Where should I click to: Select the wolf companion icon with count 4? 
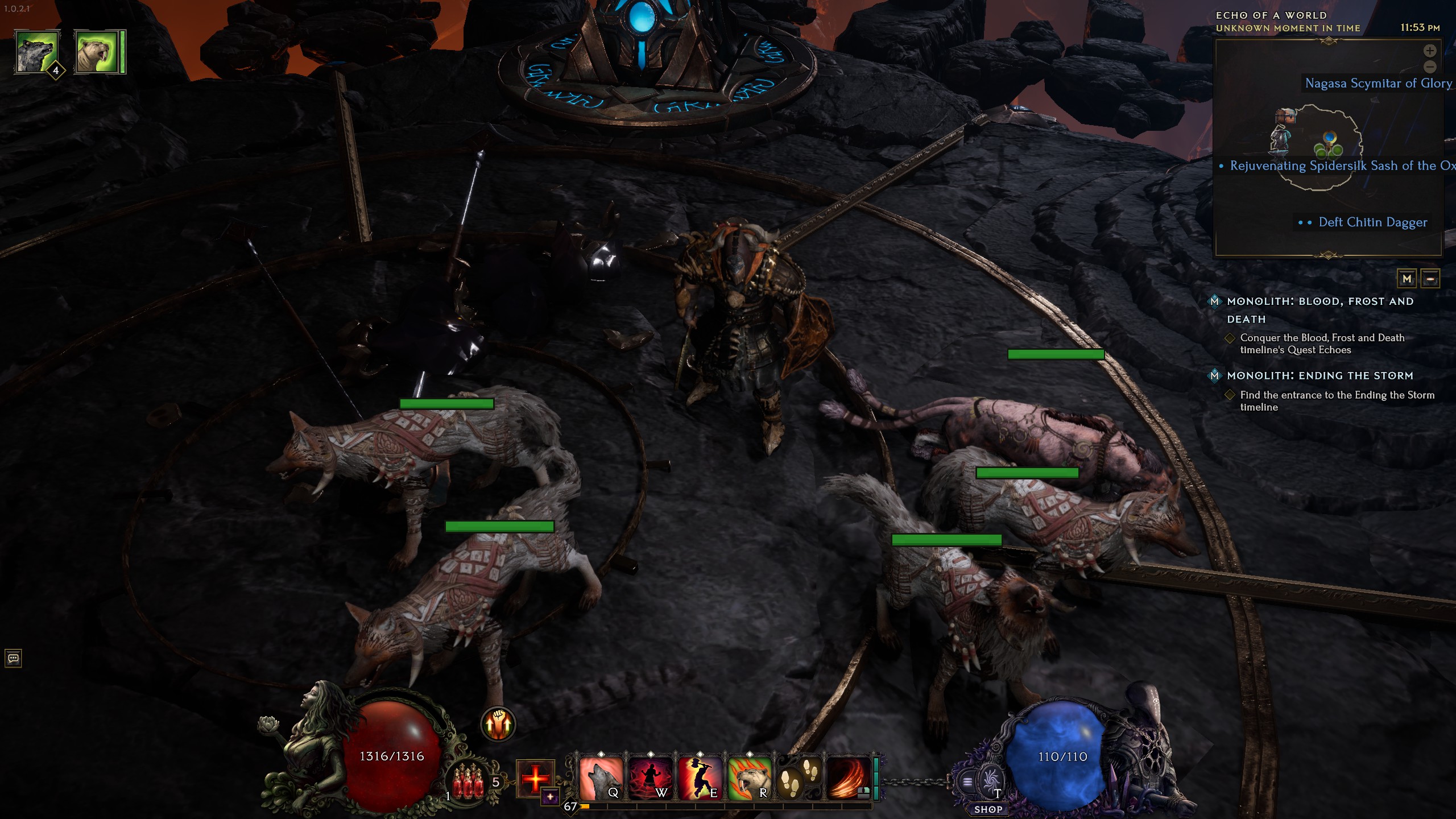pos(38,52)
